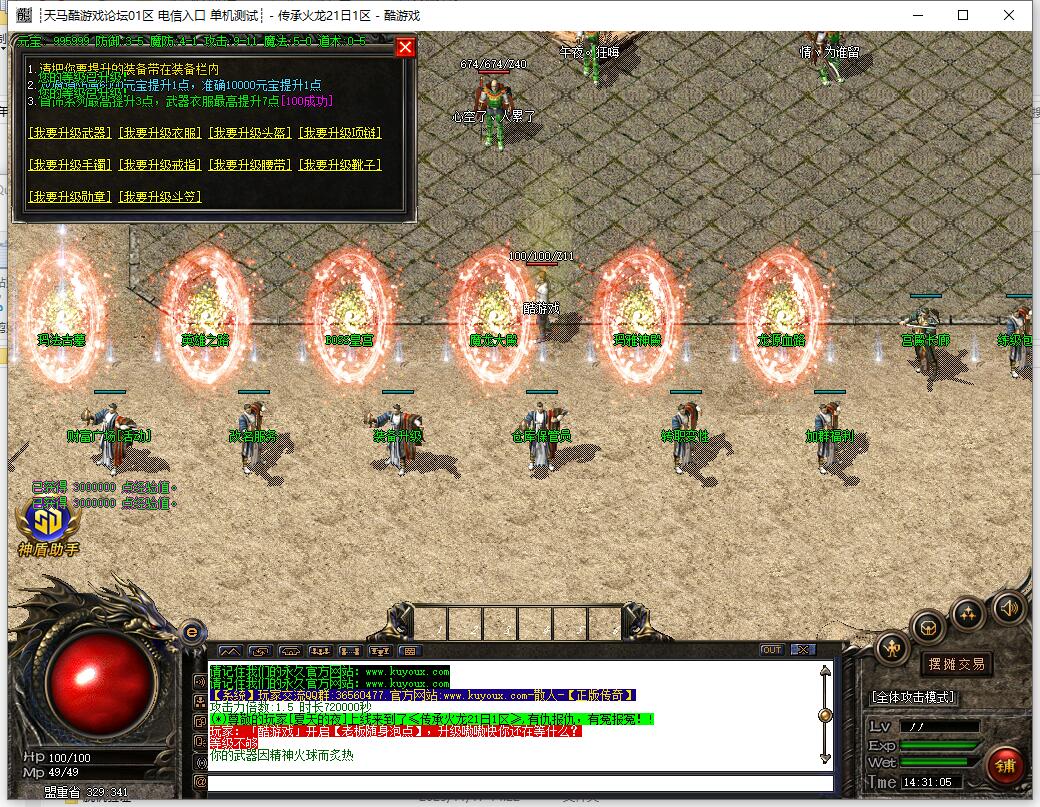Screen dimensions: 1040x807
Task: Close the equipment upgrade dialog
Action: tap(405, 47)
